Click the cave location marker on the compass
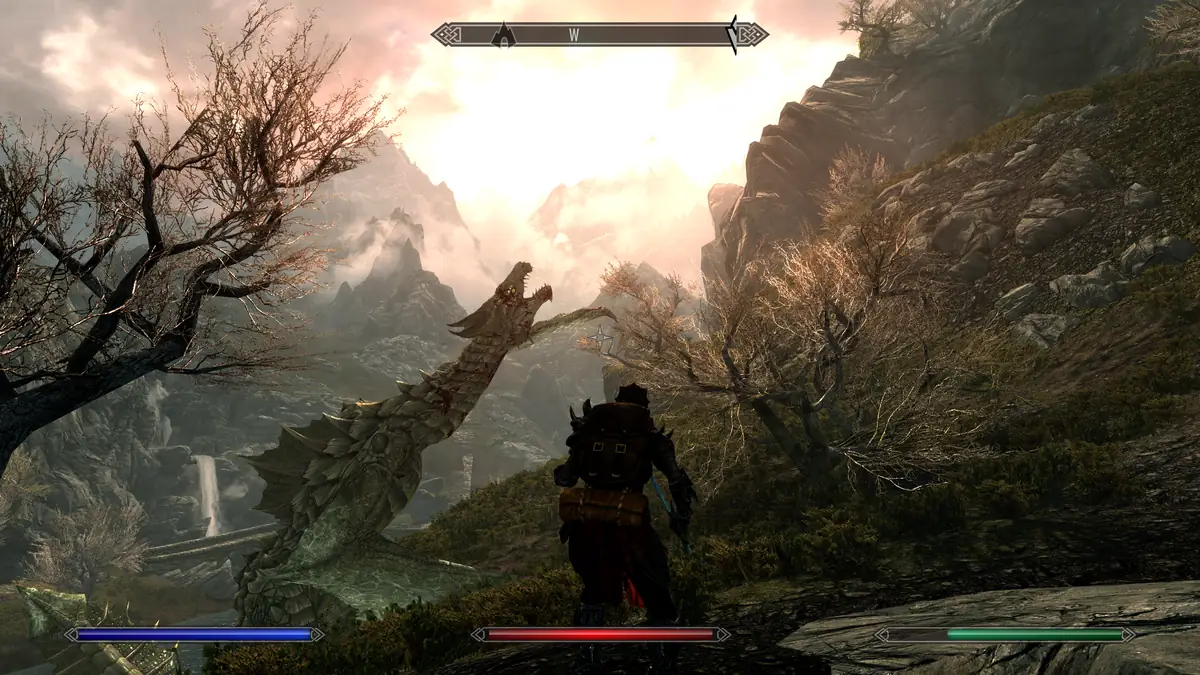The width and height of the screenshot is (1200, 675). [504, 36]
